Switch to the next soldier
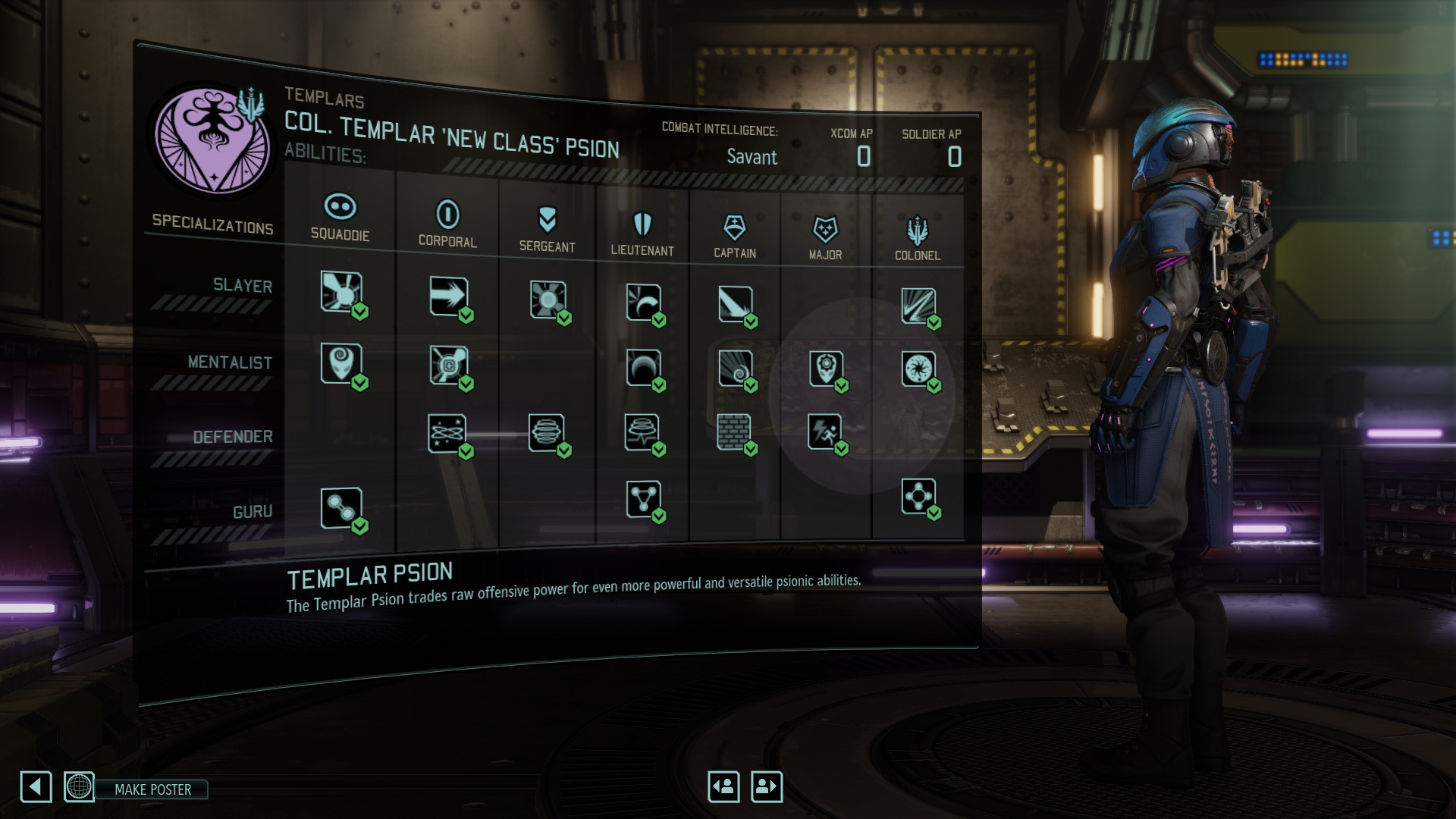This screenshot has width=1456, height=819. click(766, 786)
